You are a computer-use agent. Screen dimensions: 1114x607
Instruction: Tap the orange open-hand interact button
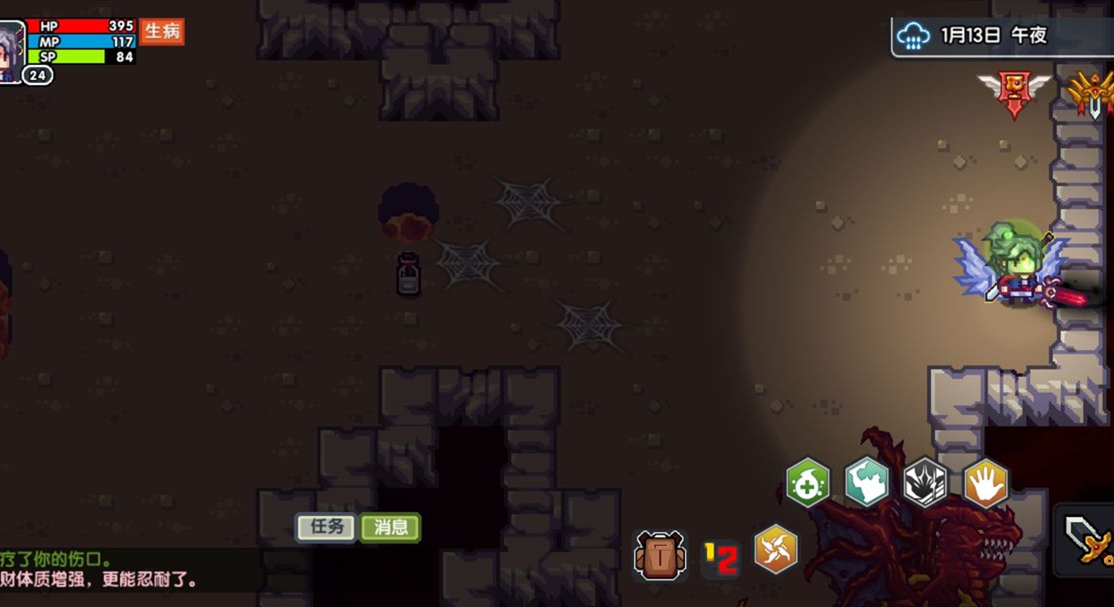[x=985, y=483]
